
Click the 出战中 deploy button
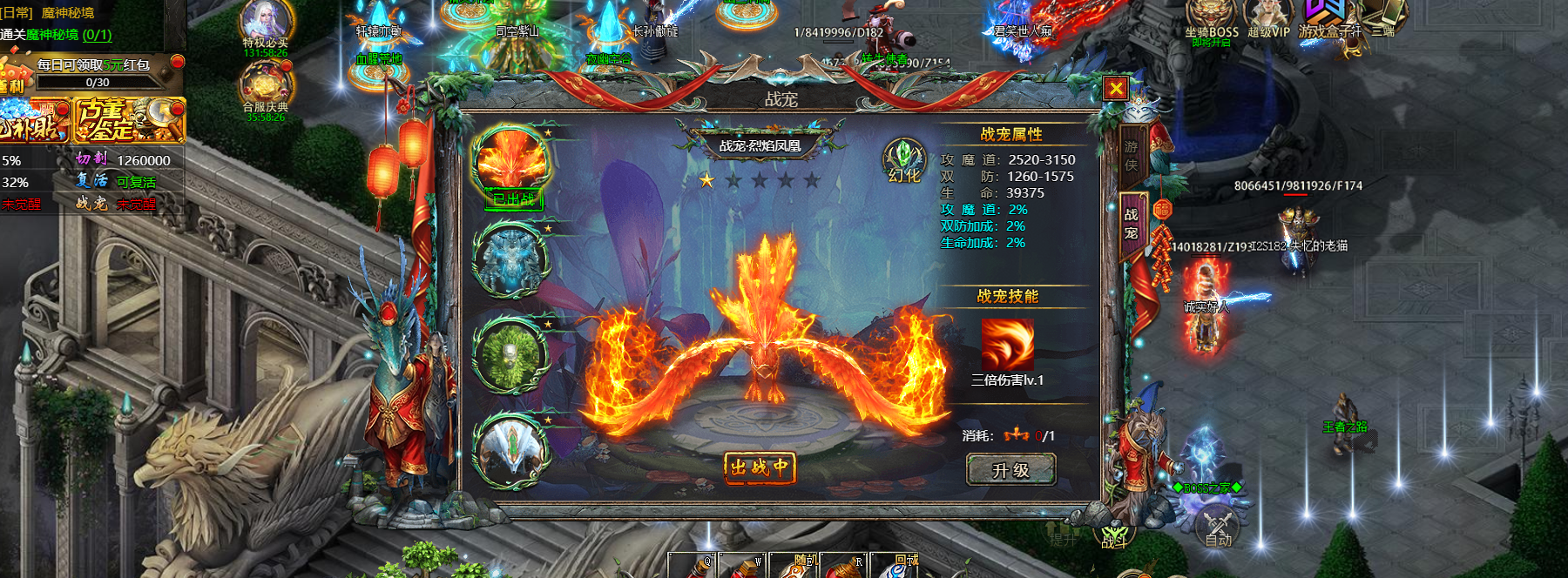759,467
